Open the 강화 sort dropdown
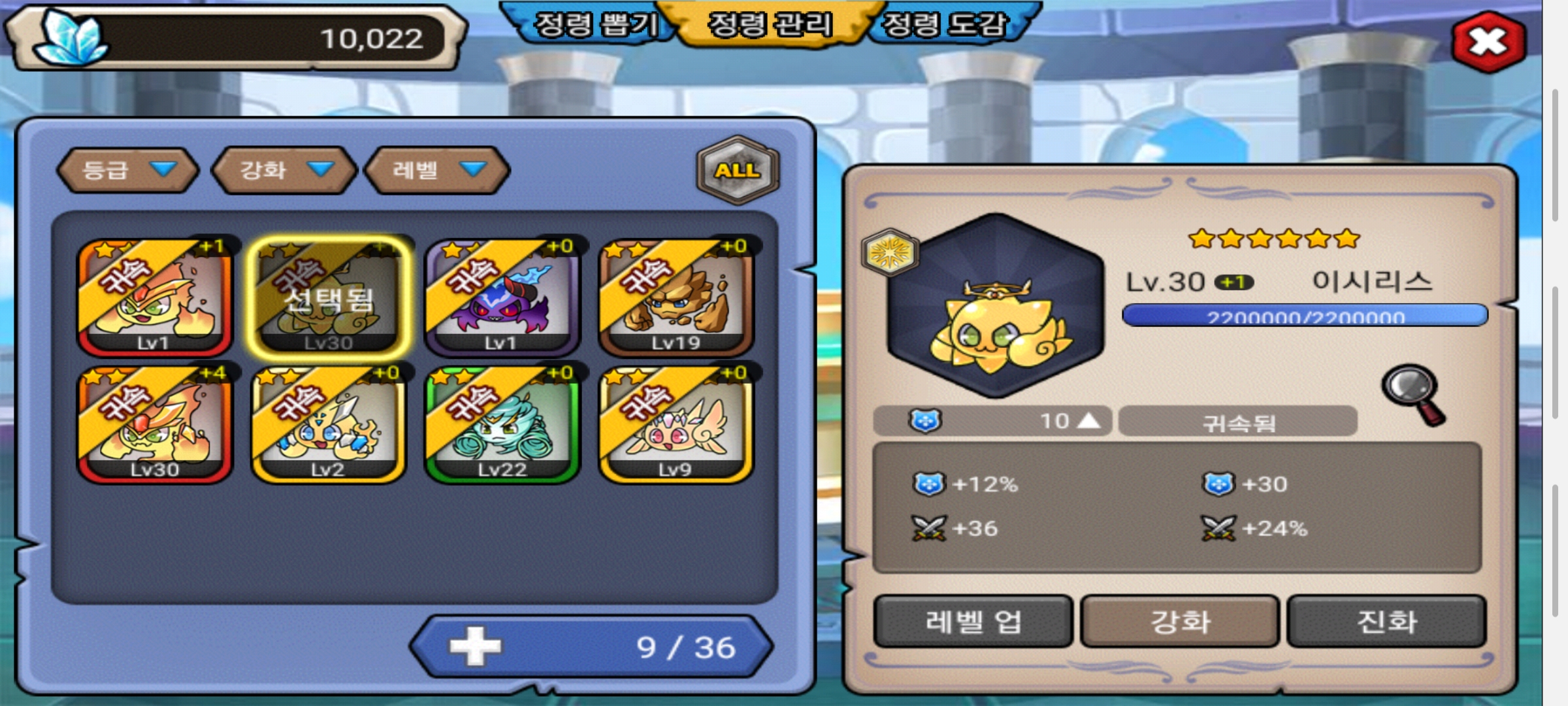This screenshot has height=706, width=1568. pyautogui.click(x=285, y=171)
